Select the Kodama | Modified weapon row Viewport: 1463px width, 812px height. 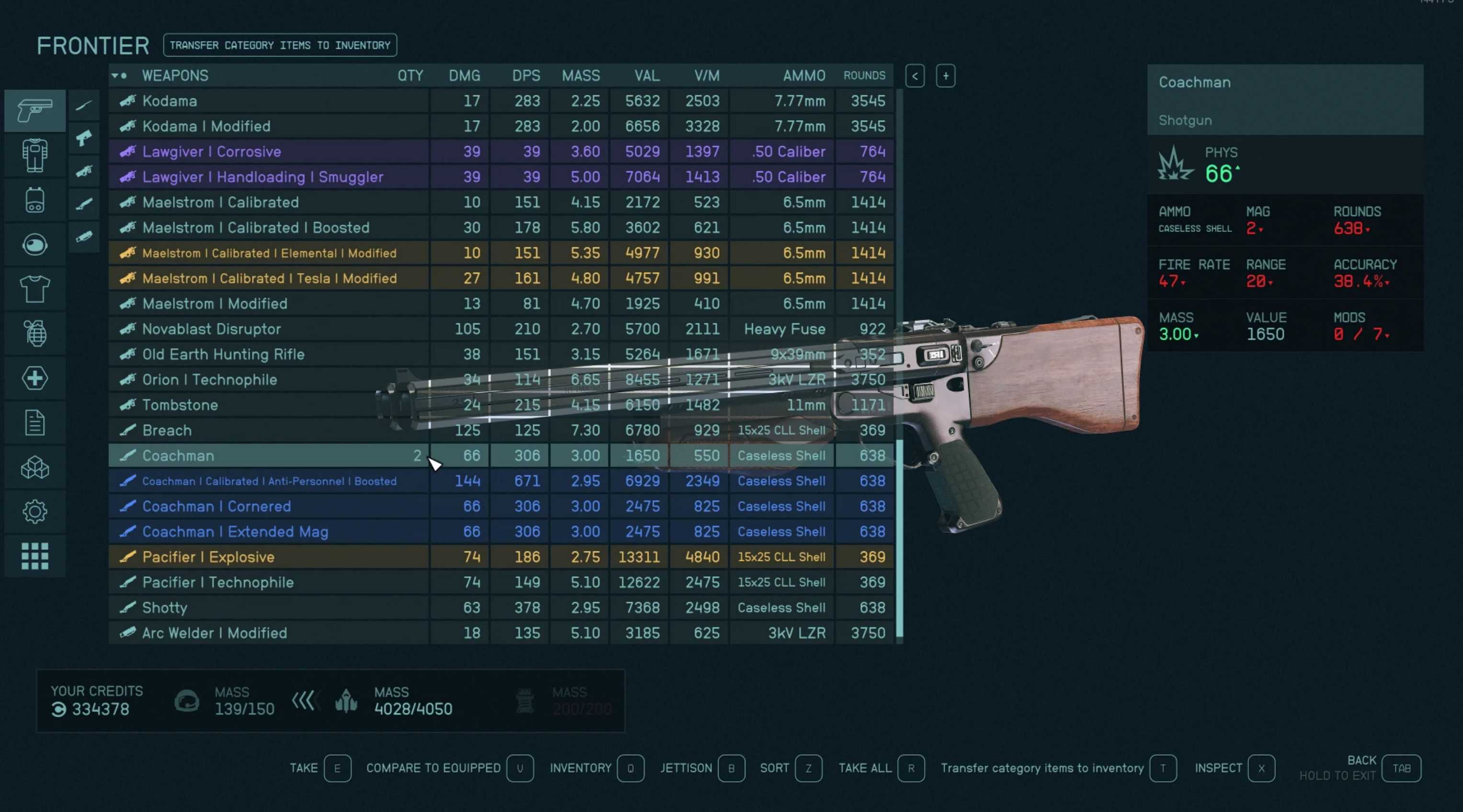coord(206,126)
